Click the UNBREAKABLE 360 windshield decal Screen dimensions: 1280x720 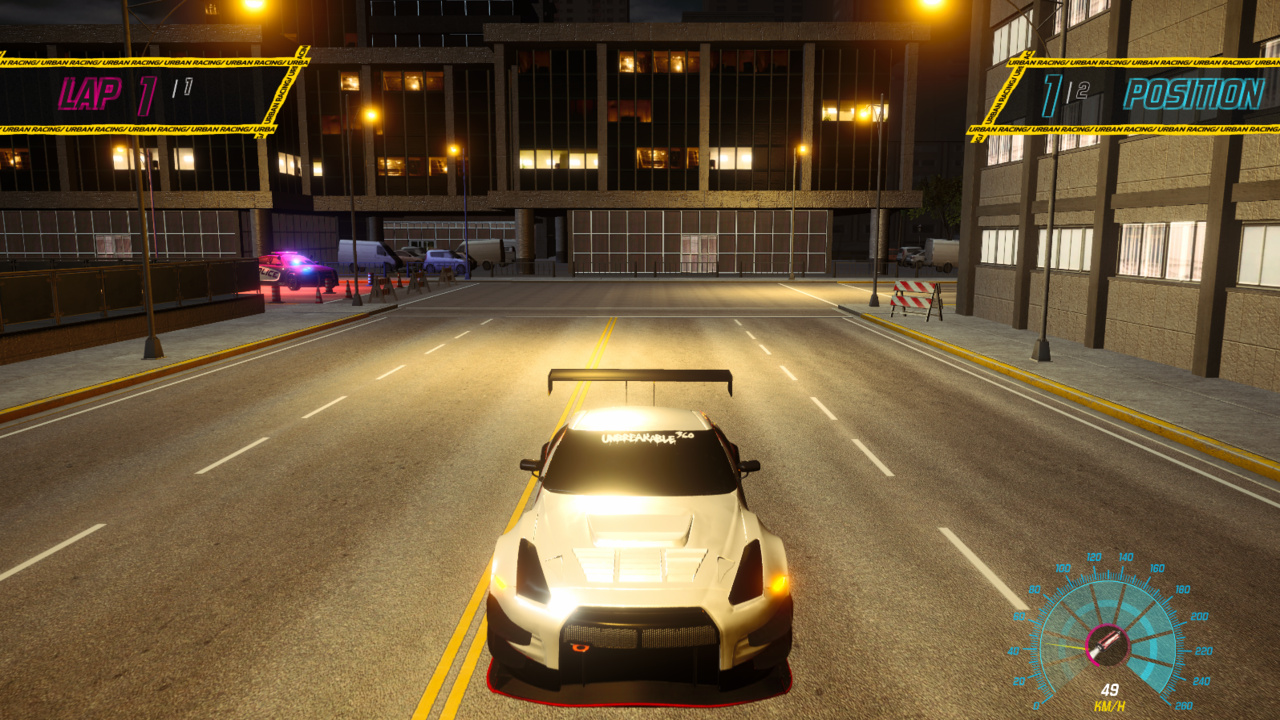click(x=648, y=437)
